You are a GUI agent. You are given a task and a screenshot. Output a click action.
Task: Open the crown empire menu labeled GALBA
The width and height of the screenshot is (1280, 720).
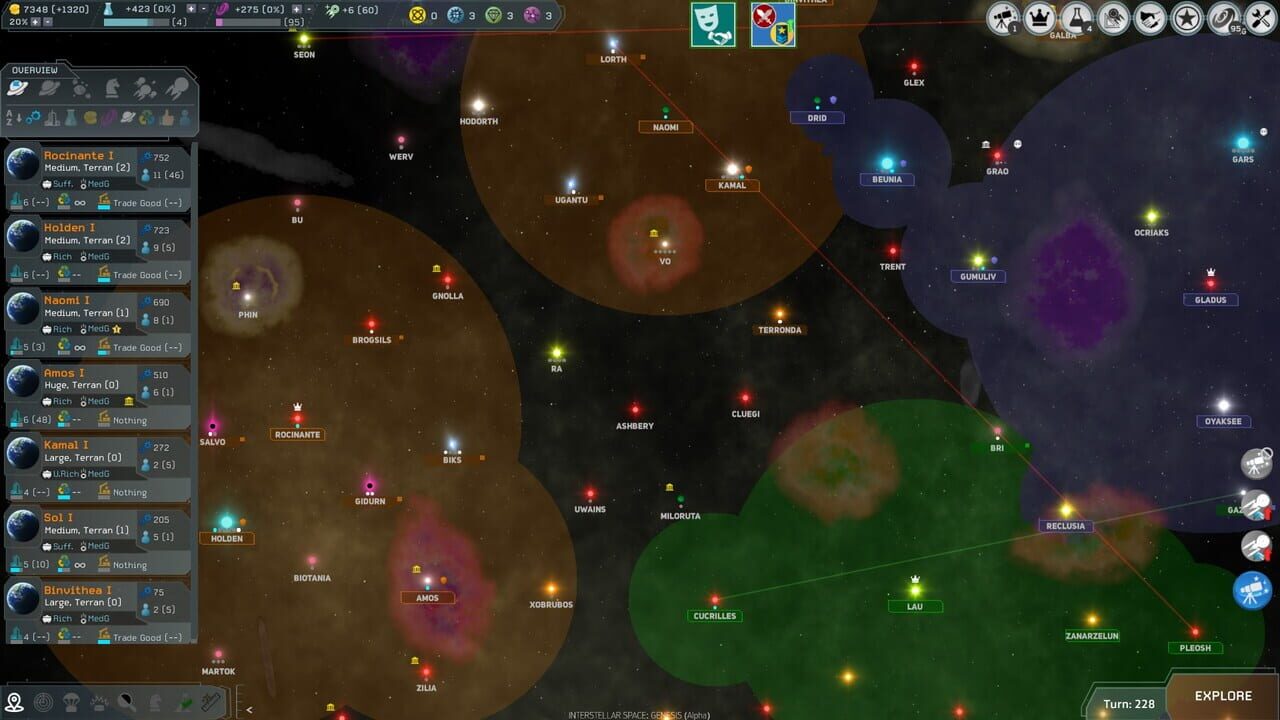point(1038,17)
